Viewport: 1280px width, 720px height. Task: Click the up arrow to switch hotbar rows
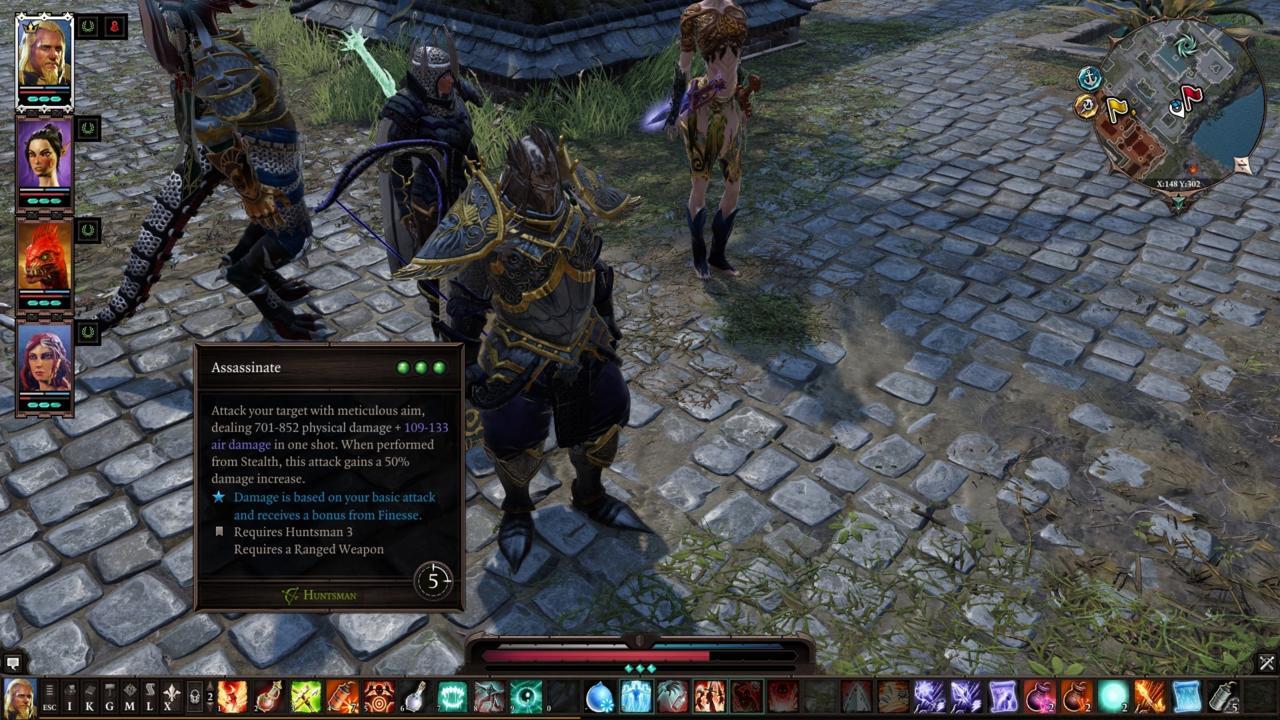click(210, 687)
